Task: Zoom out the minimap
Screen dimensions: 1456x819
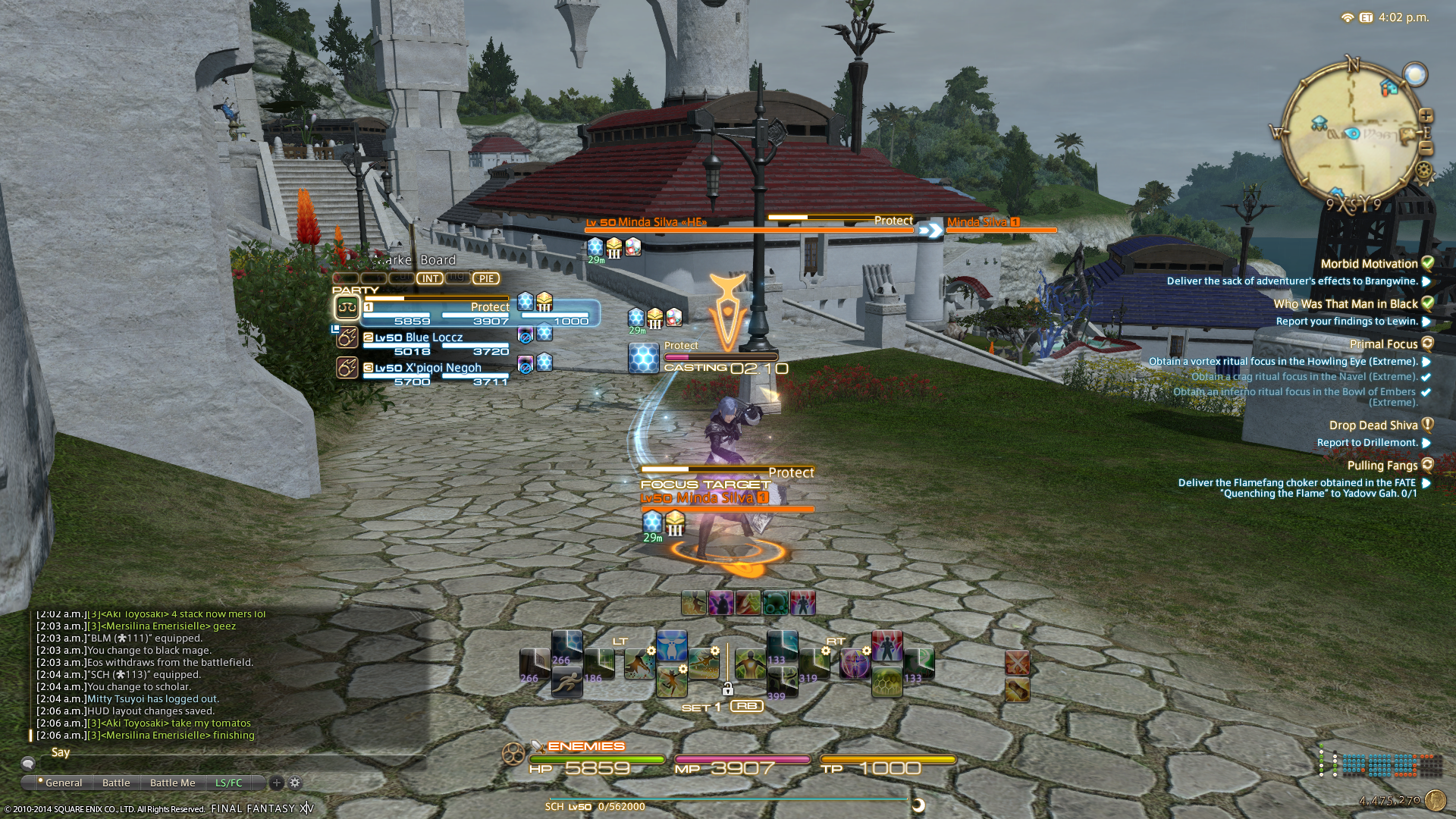Action: point(1426,149)
